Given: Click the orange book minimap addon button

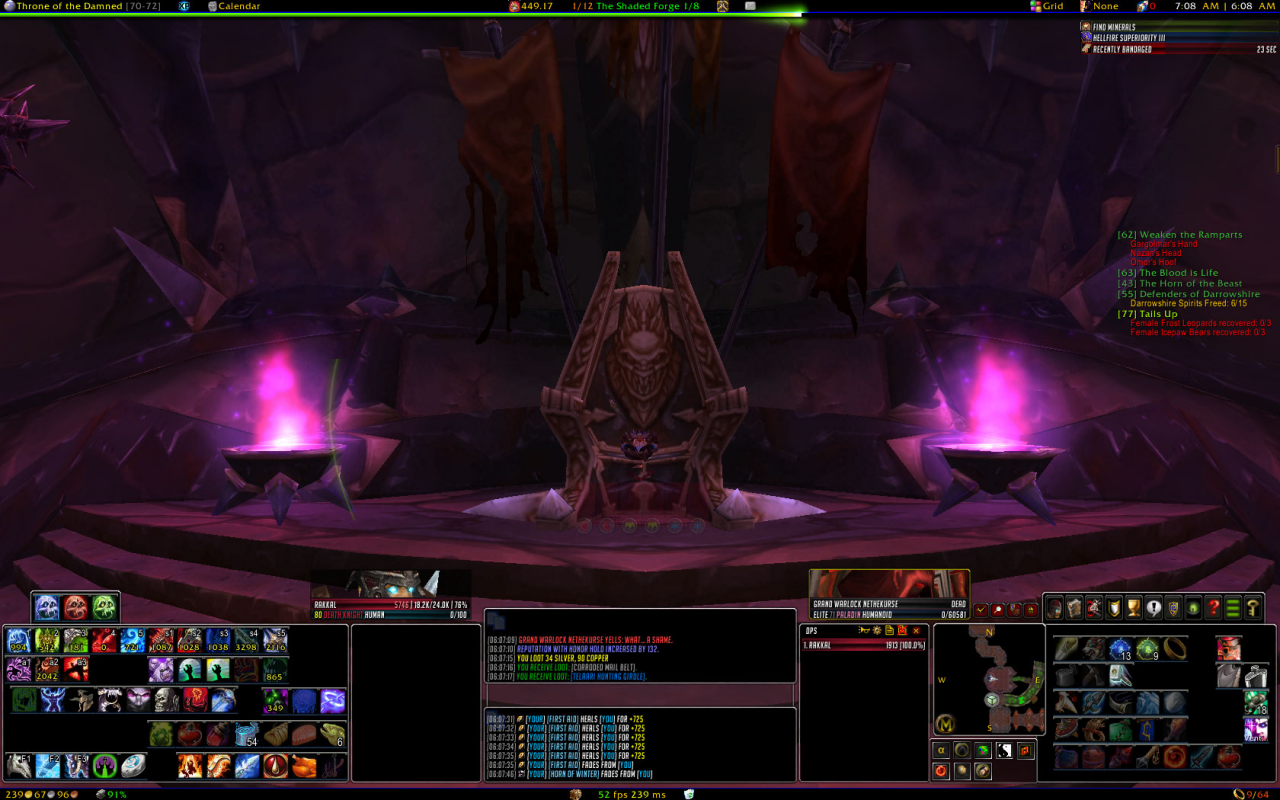Looking at the screenshot, I should pos(1025,750).
